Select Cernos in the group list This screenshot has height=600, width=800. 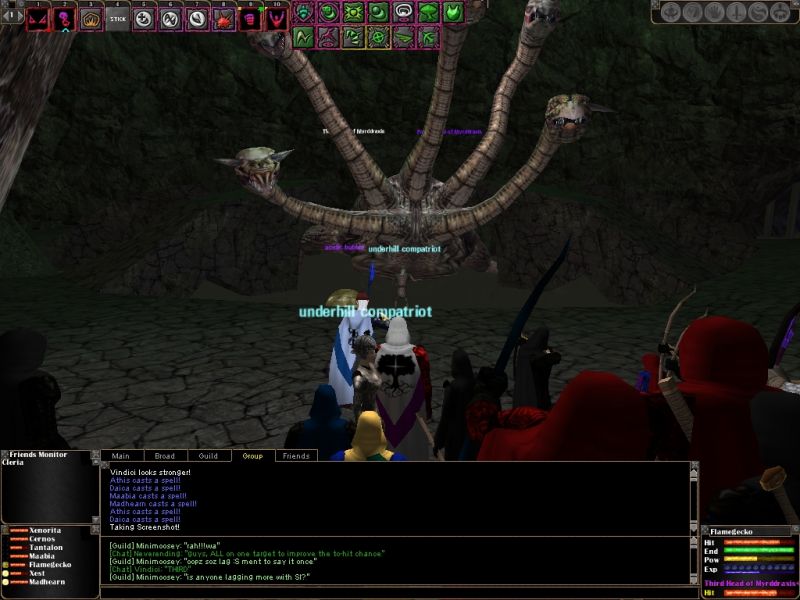point(43,540)
